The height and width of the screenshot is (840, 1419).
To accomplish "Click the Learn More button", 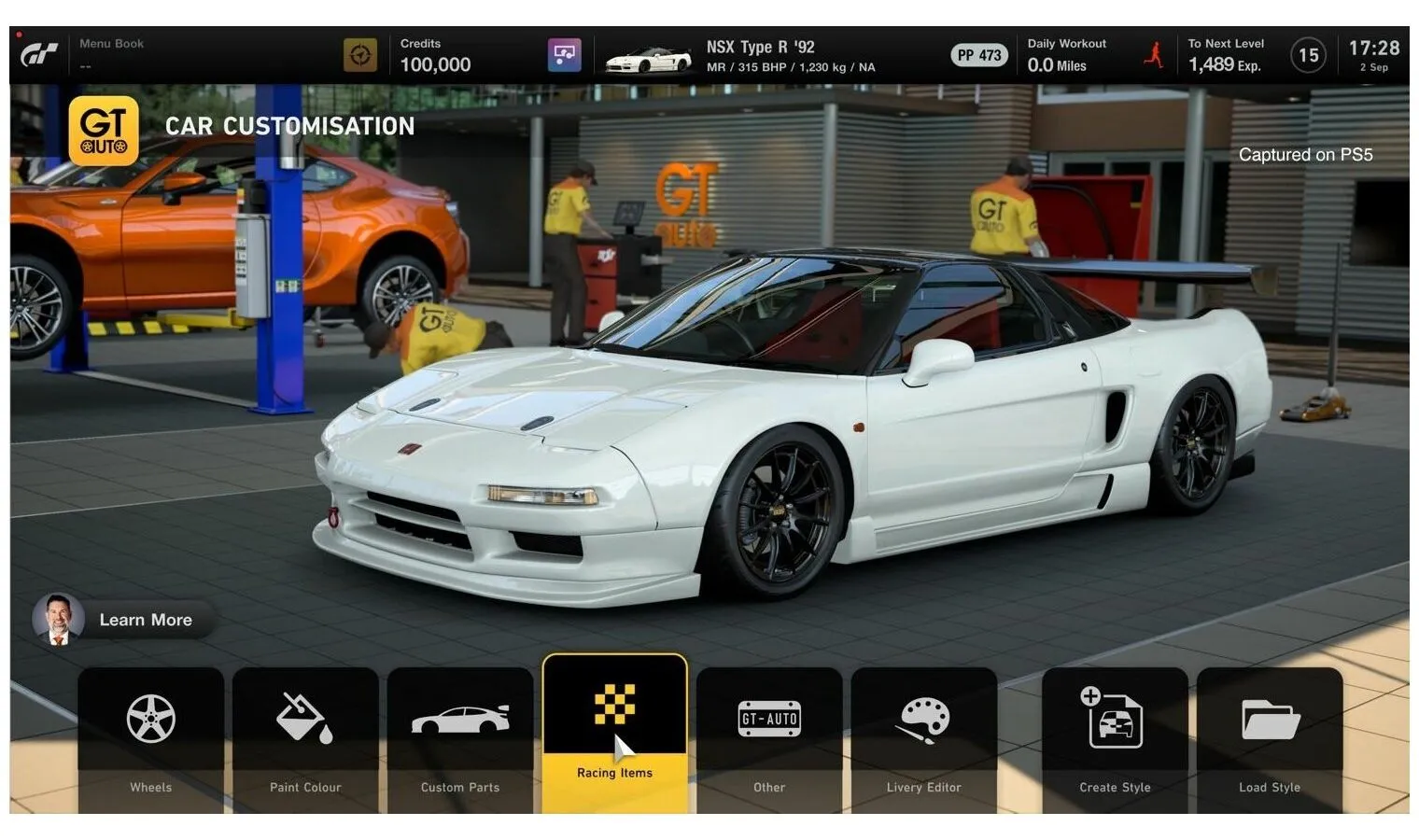I will 125,620.
